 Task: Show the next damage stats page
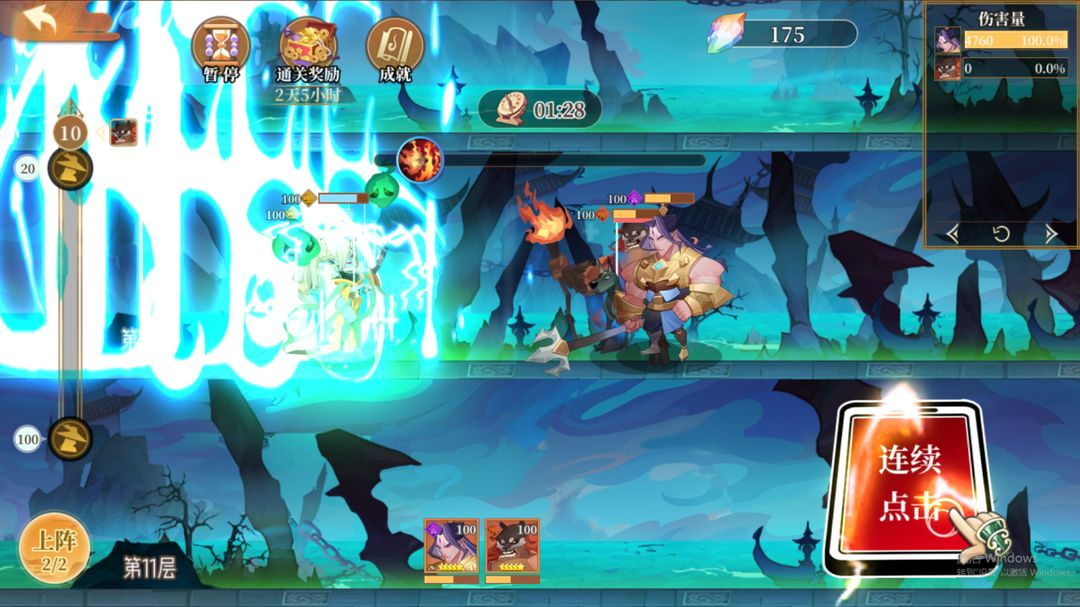tap(1051, 234)
